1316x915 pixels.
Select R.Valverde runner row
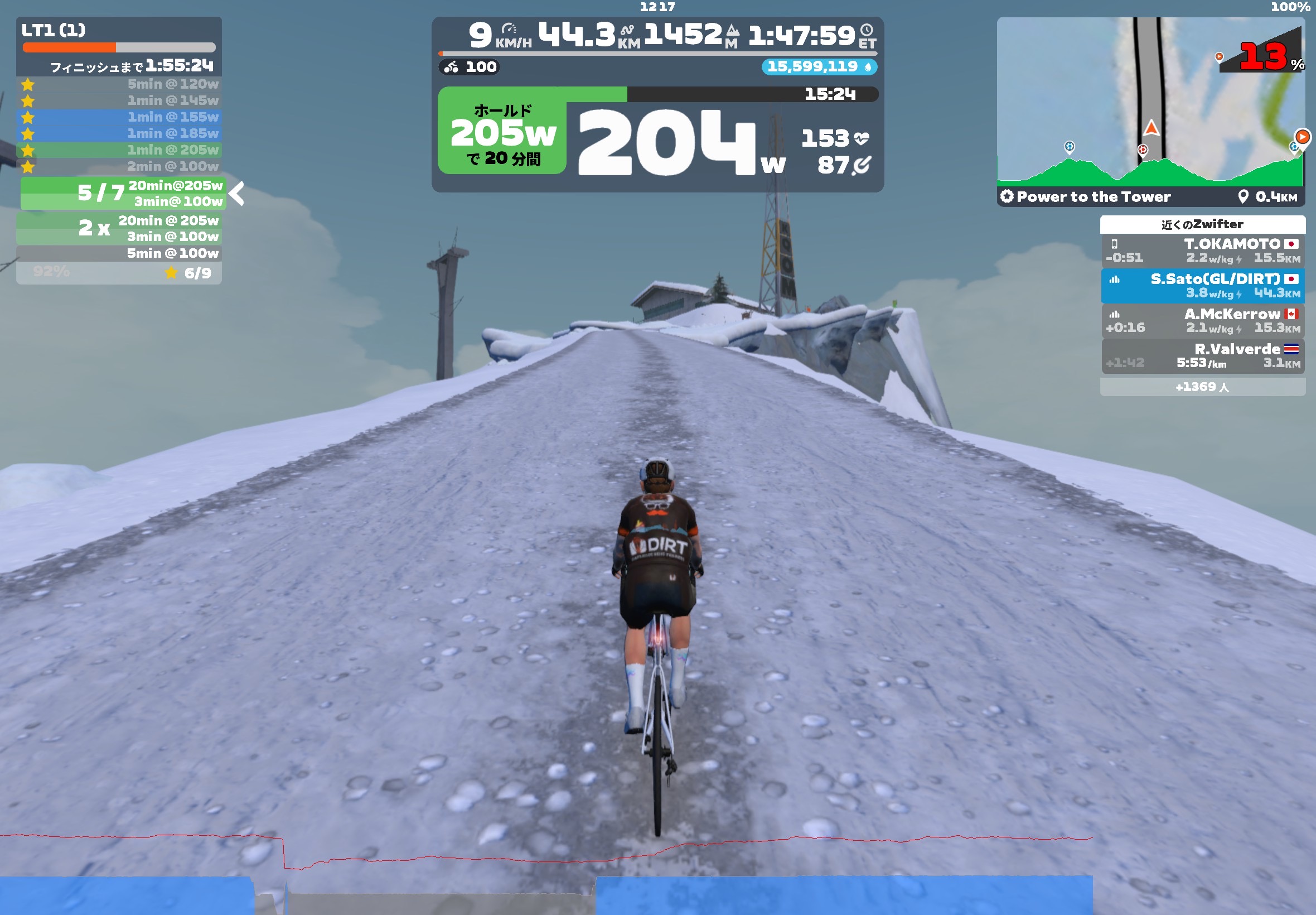(x=1202, y=355)
